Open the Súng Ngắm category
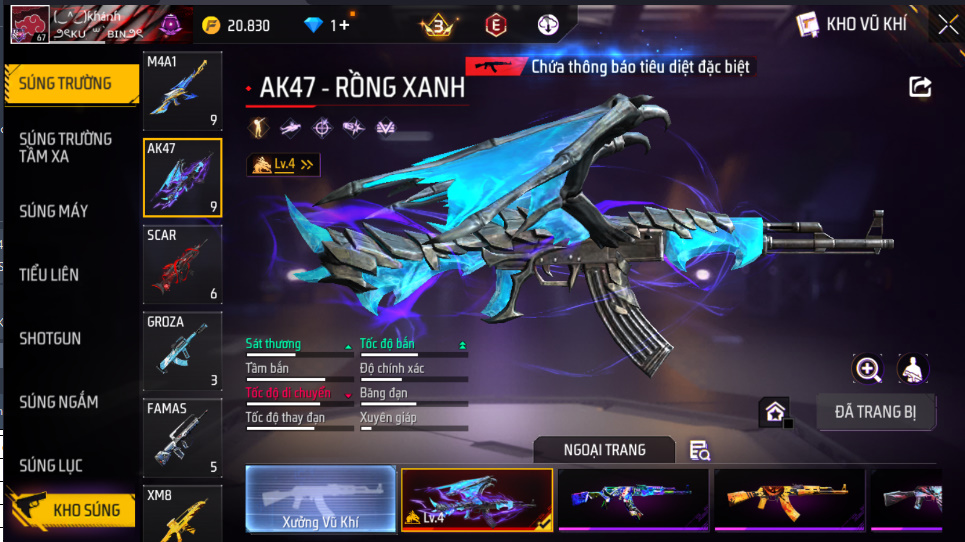This screenshot has width=965, height=542. (x=59, y=402)
